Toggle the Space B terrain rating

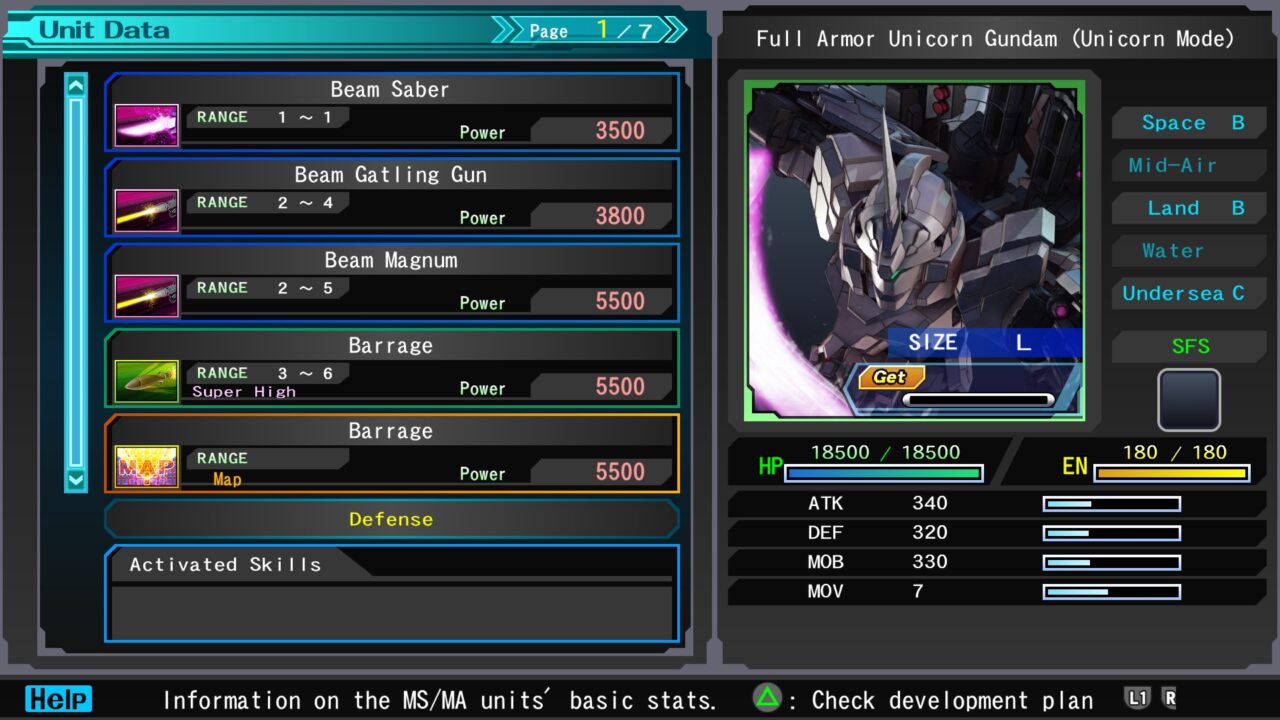click(x=1188, y=122)
